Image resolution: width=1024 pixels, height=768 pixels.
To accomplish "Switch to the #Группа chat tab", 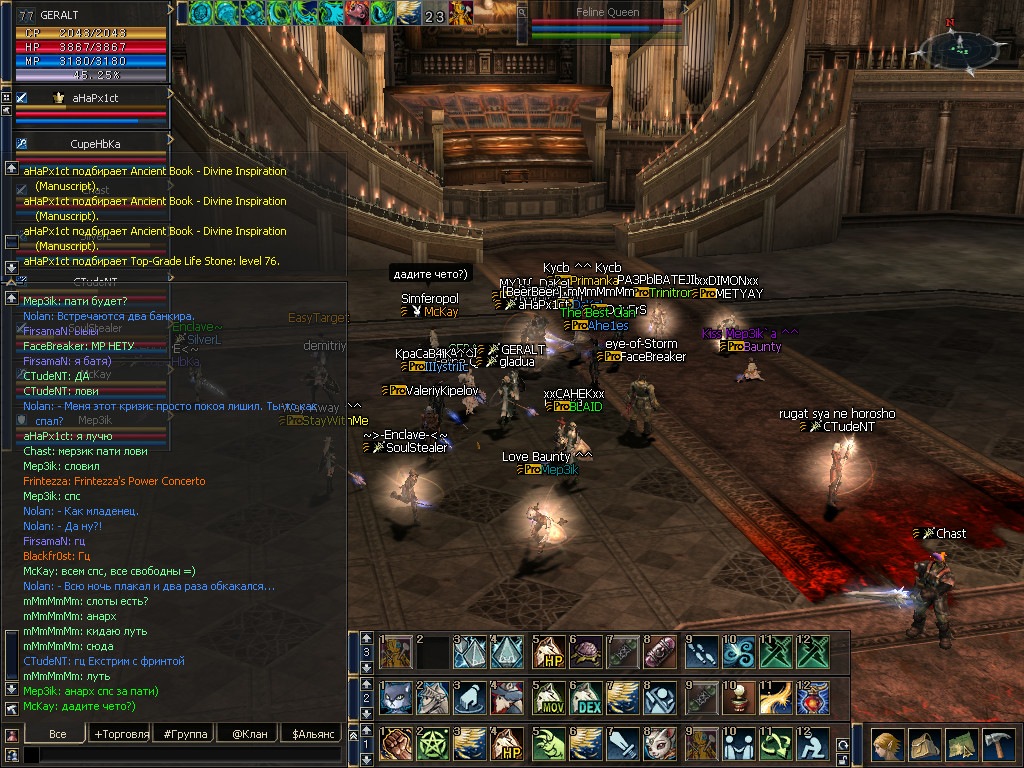I will [x=186, y=734].
